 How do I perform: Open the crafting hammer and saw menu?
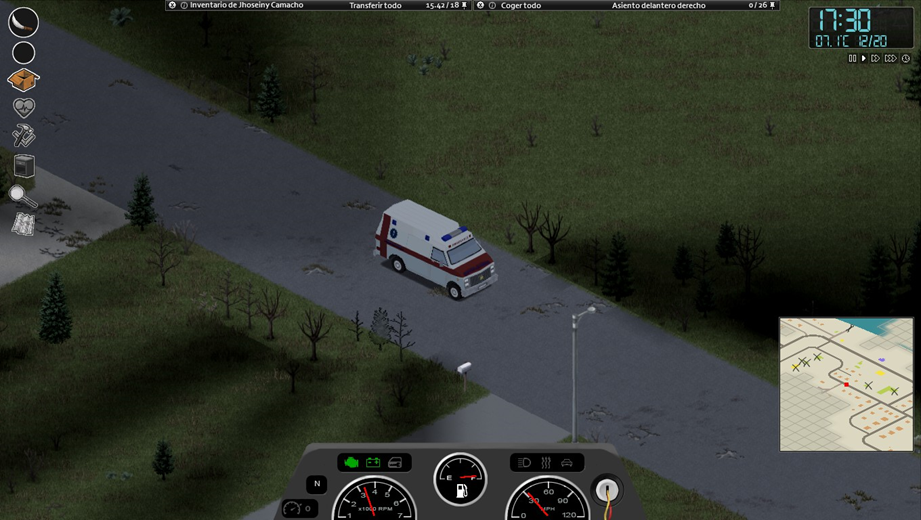(x=23, y=135)
